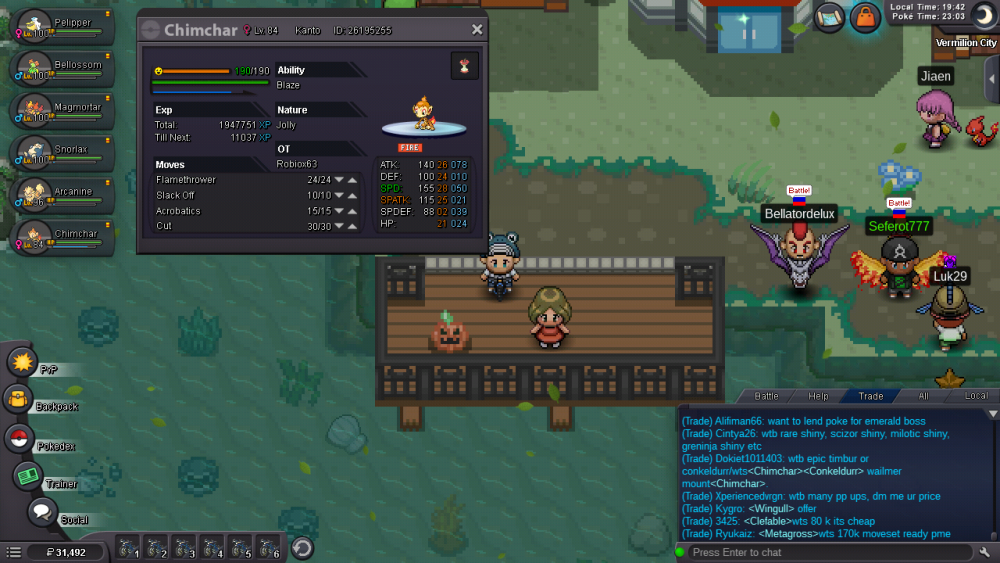The image size is (1000, 563).
Task: Click the hotbar refresh arrow button
Action: (x=302, y=548)
